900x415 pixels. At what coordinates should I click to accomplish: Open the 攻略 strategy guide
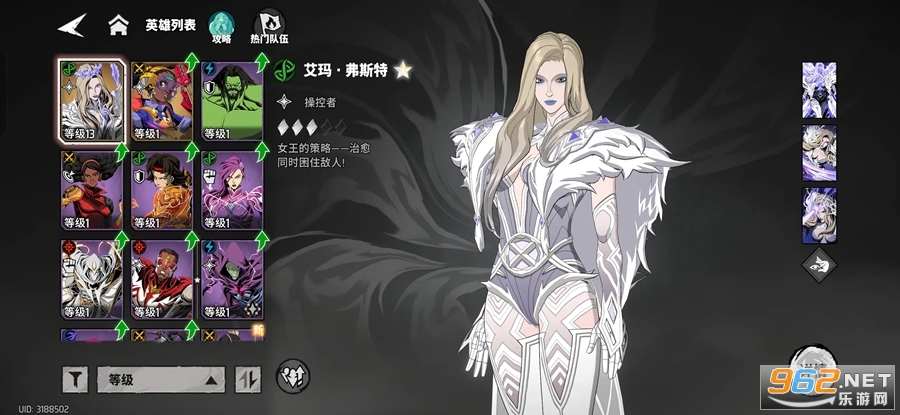click(221, 26)
